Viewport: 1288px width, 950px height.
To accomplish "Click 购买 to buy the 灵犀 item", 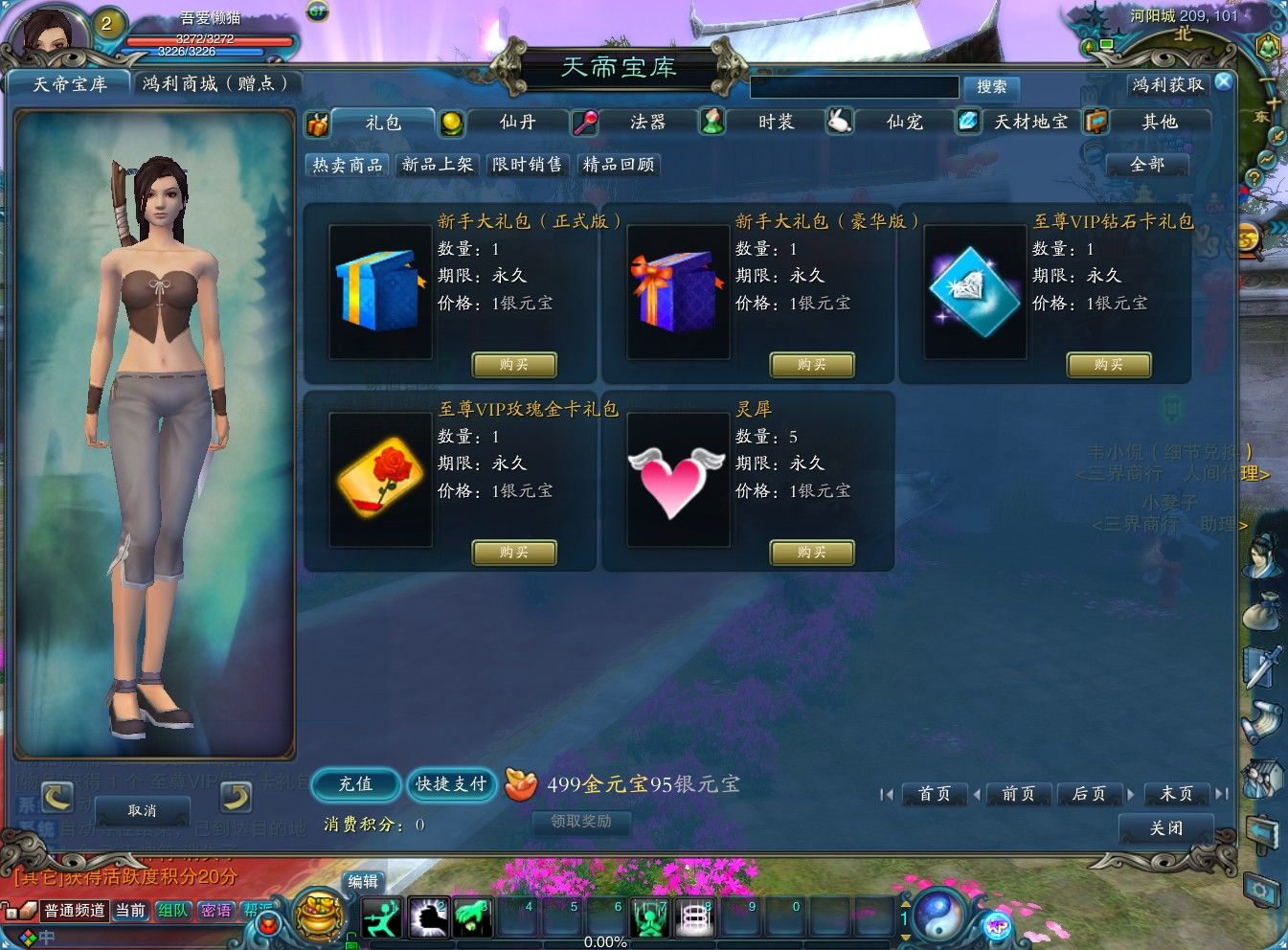I will pos(811,553).
